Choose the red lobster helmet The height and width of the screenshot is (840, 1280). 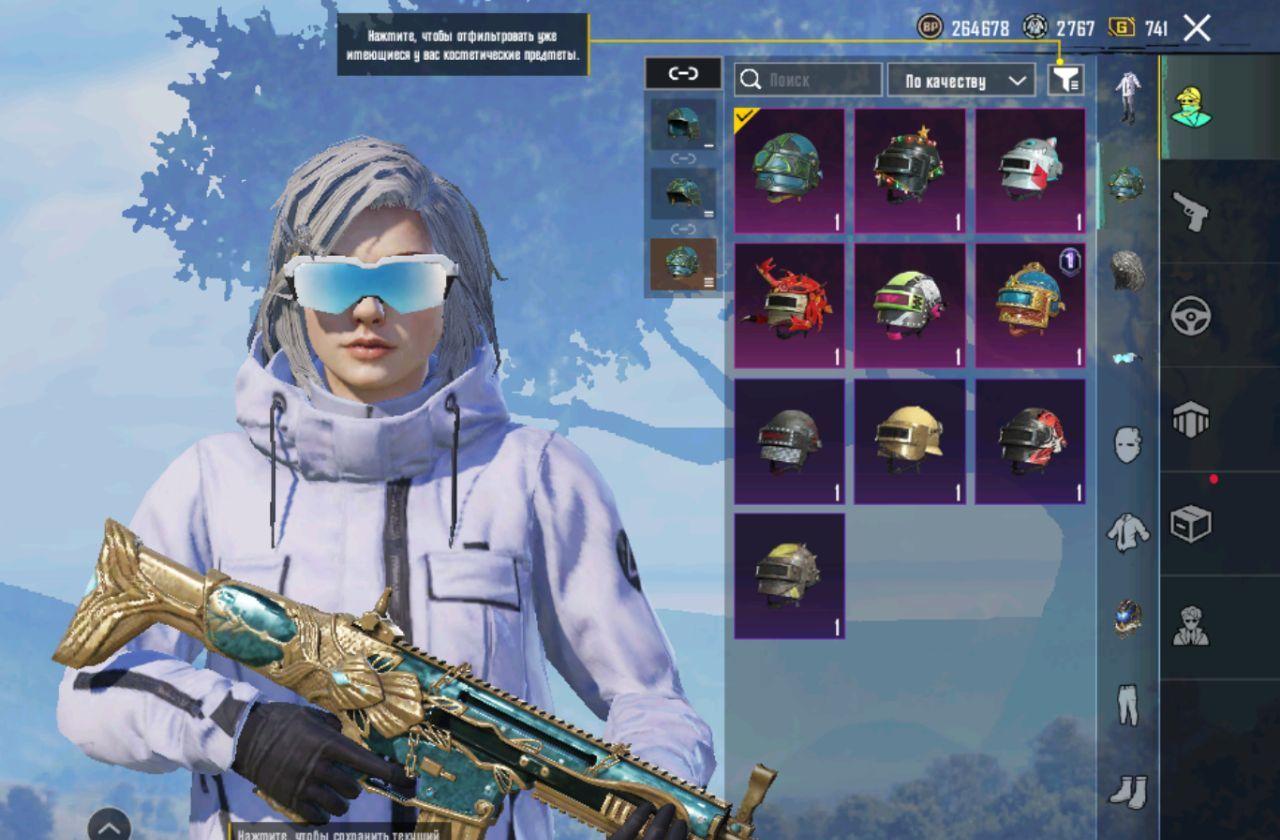tap(789, 306)
